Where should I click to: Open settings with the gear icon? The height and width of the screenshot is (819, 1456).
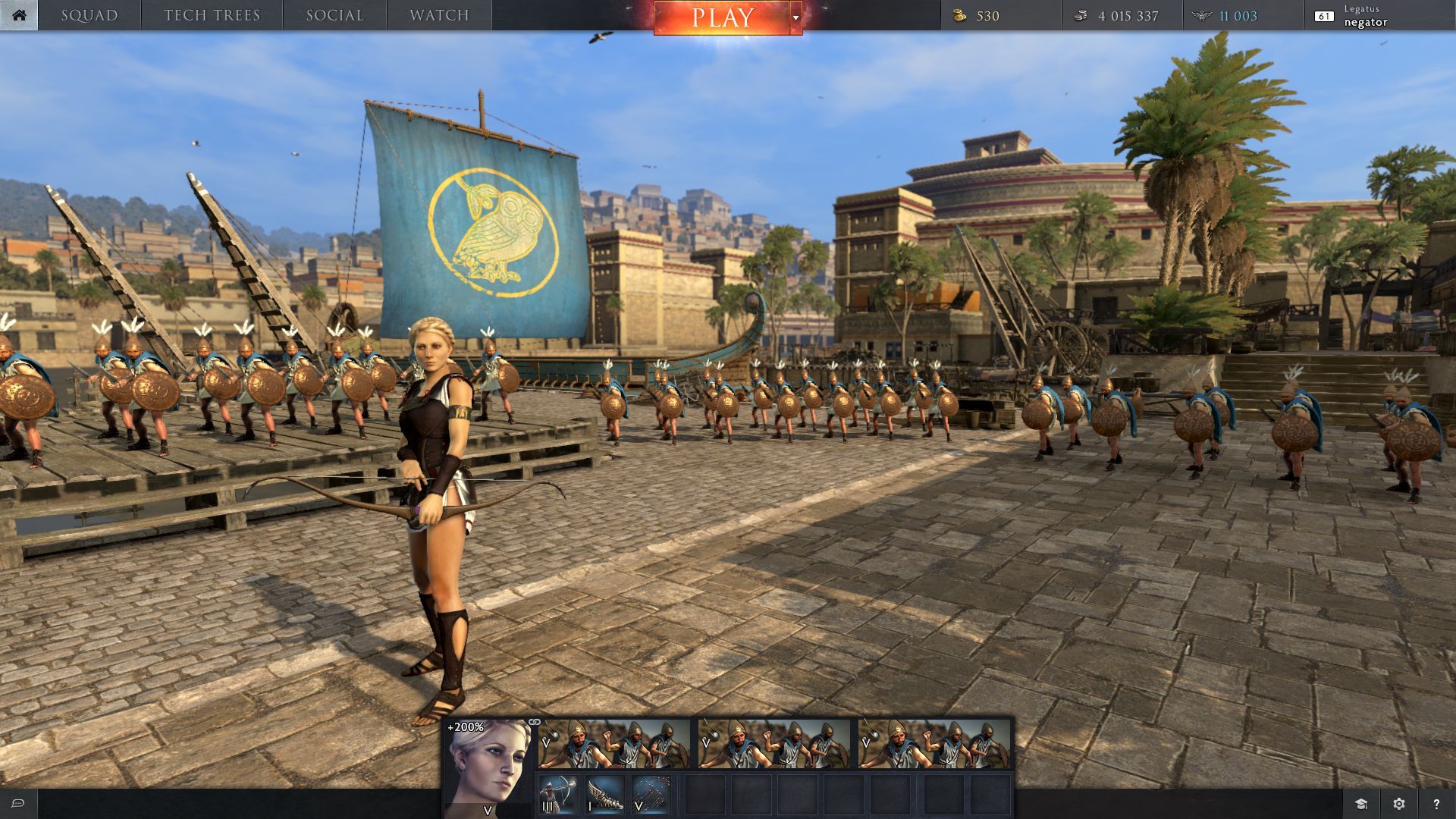coord(1399,804)
